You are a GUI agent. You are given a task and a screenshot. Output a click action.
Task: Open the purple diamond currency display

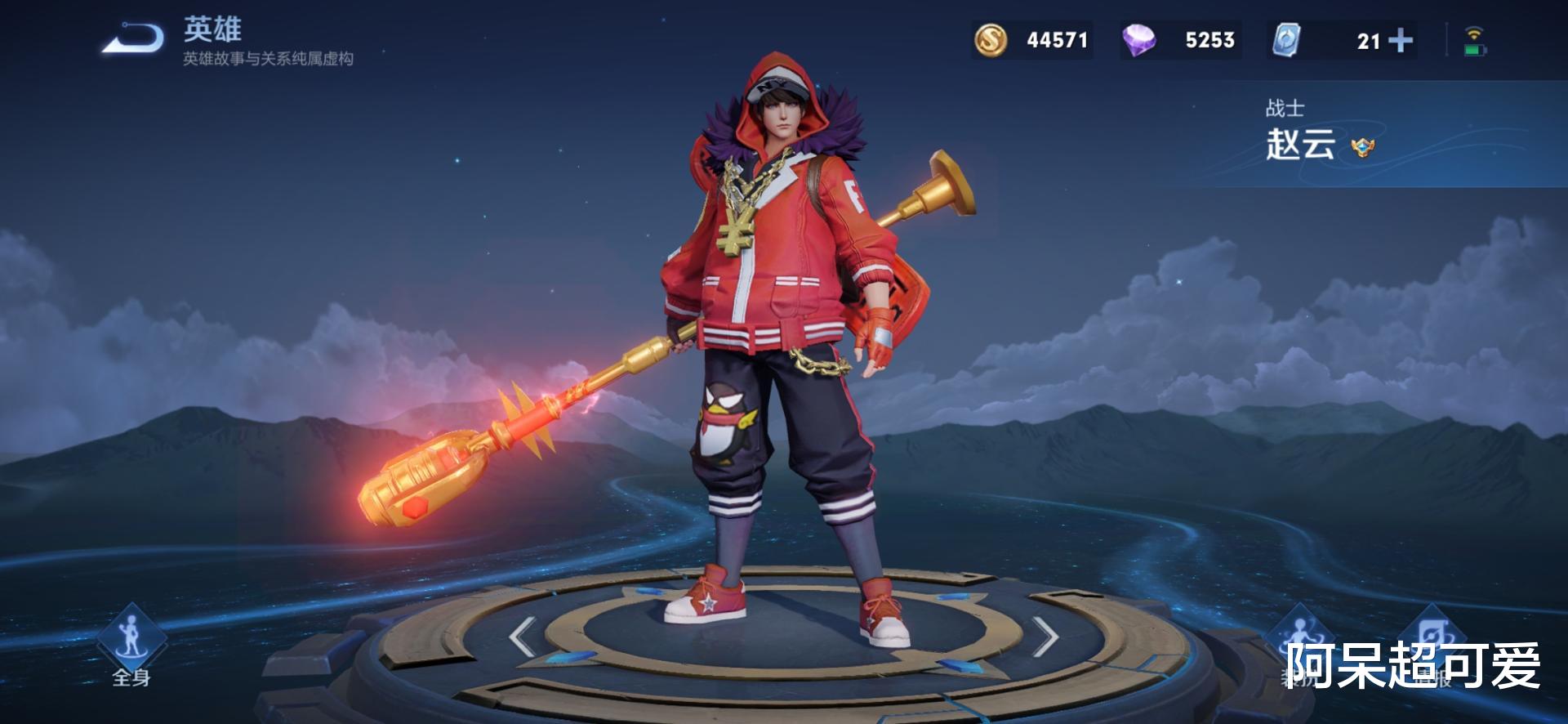(1181, 40)
